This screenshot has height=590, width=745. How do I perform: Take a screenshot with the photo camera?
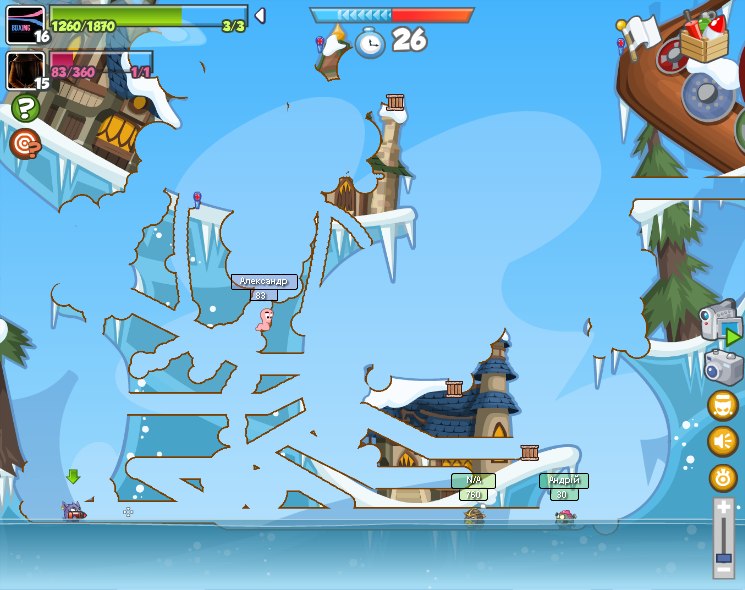click(723, 367)
